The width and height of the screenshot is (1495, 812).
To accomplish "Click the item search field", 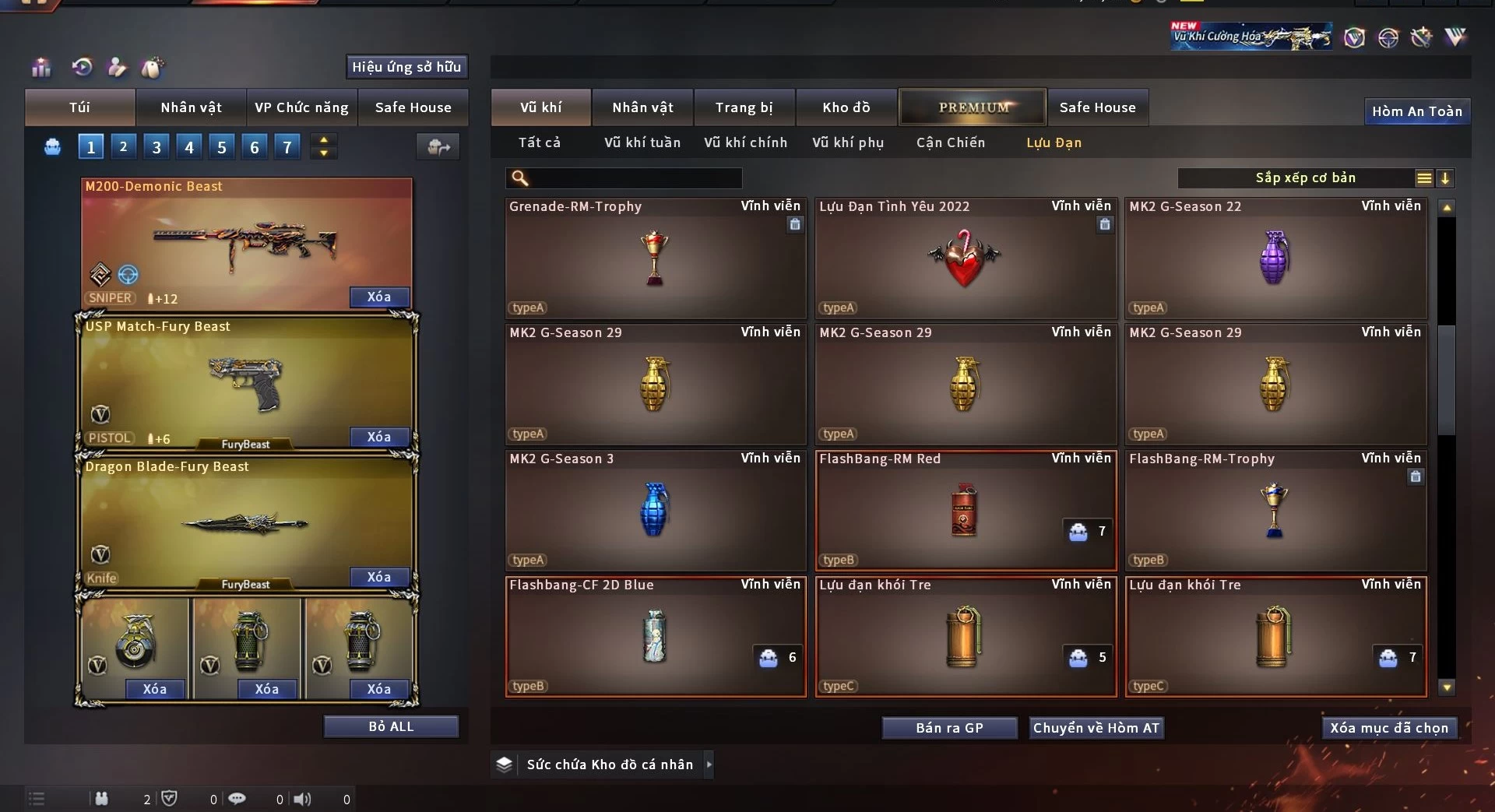I will (x=635, y=178).
